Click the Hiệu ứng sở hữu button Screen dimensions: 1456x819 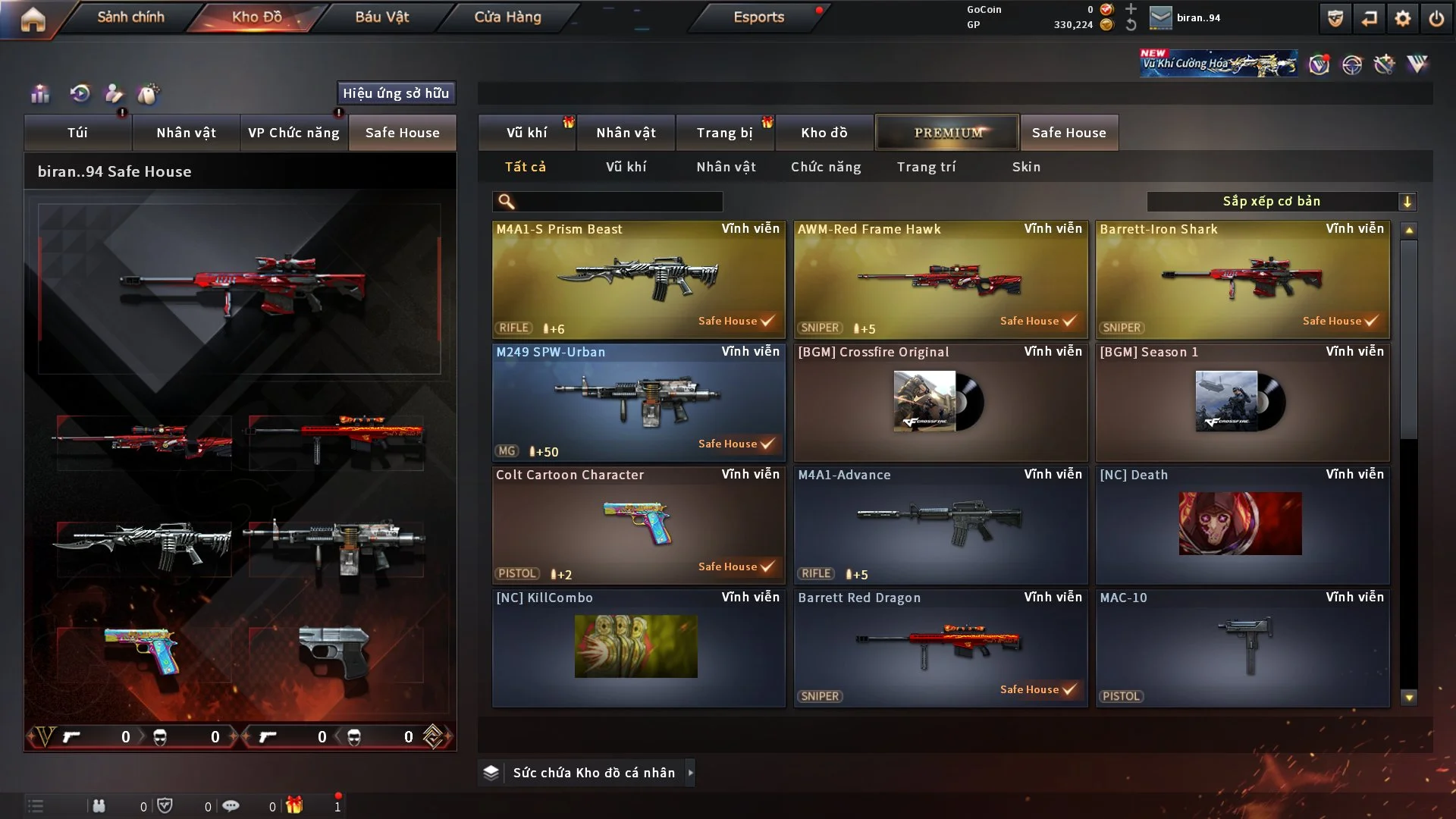(396, 93)
